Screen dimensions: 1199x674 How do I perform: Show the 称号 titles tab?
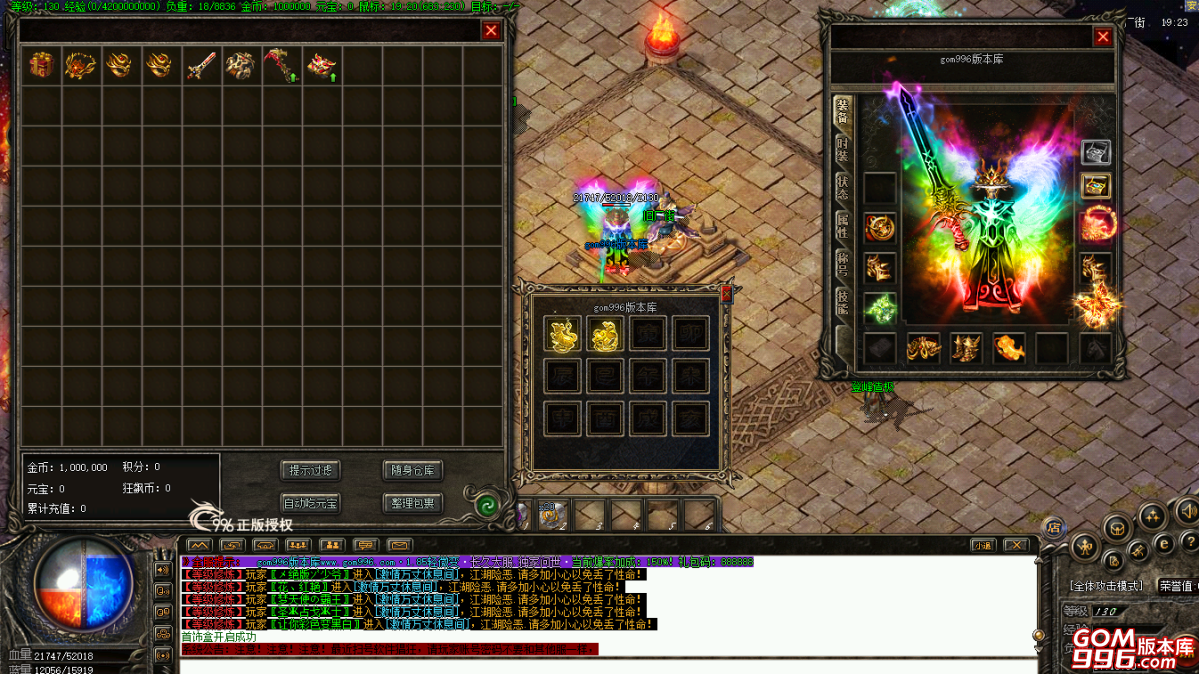[x=842, y=265]
